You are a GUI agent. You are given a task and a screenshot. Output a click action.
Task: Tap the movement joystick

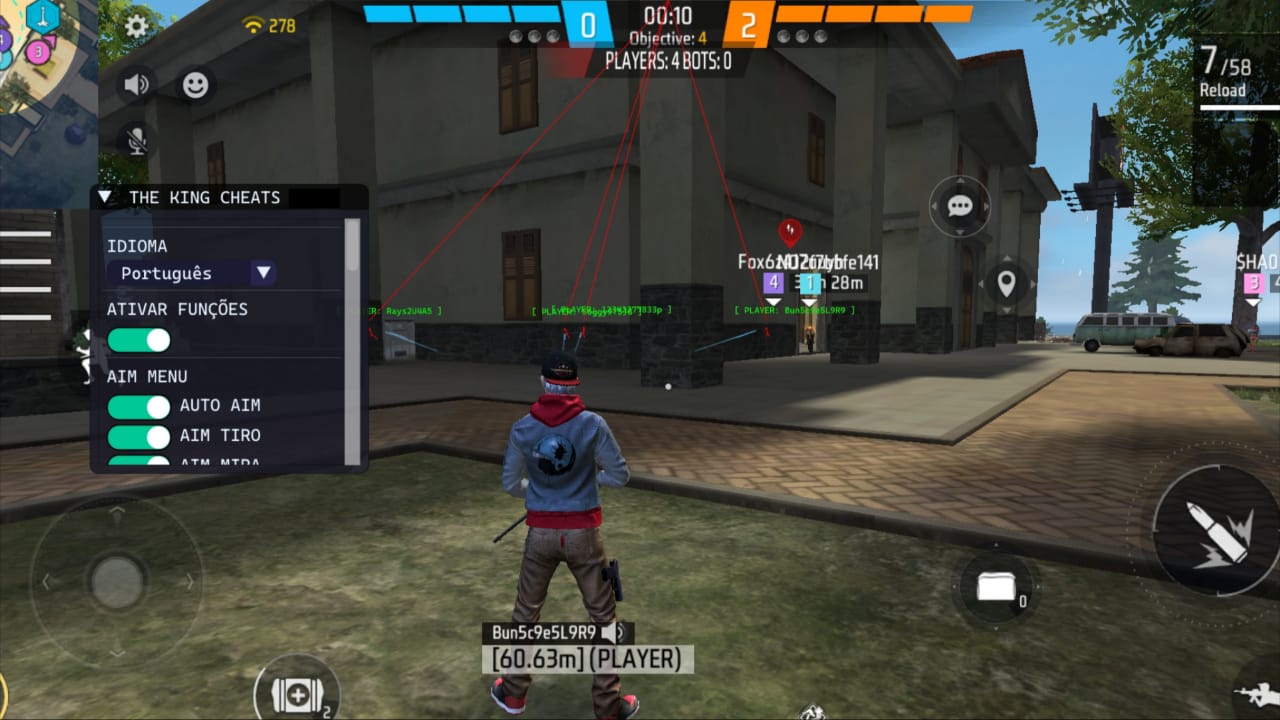point(117,580)
